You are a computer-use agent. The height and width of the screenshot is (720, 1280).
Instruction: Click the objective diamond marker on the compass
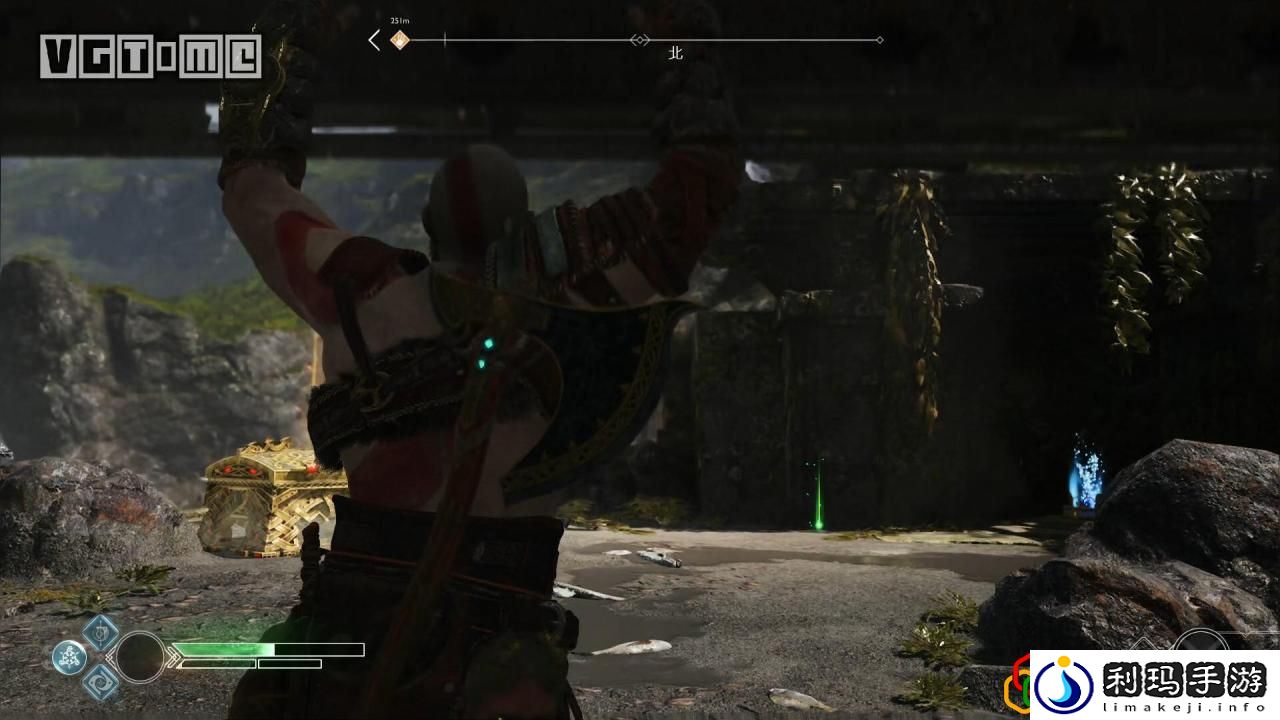tap(400, 40)
